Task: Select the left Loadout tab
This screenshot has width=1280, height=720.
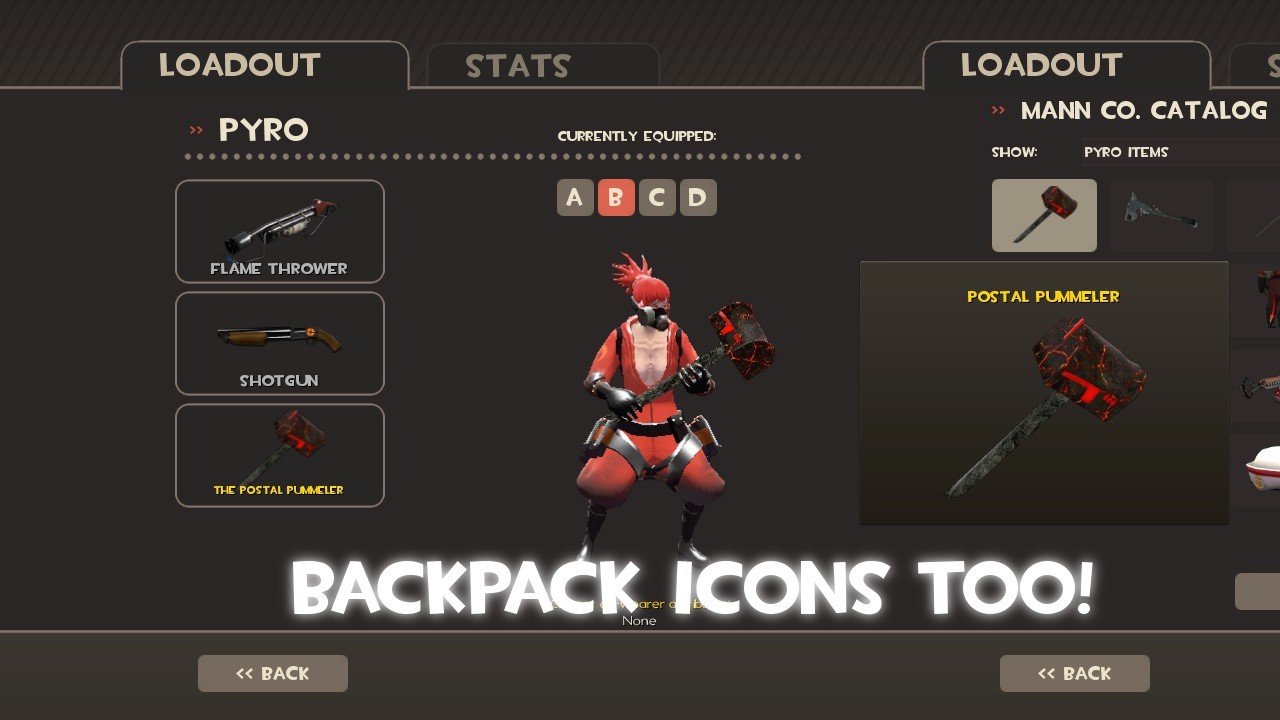Action: coord(239,66)
